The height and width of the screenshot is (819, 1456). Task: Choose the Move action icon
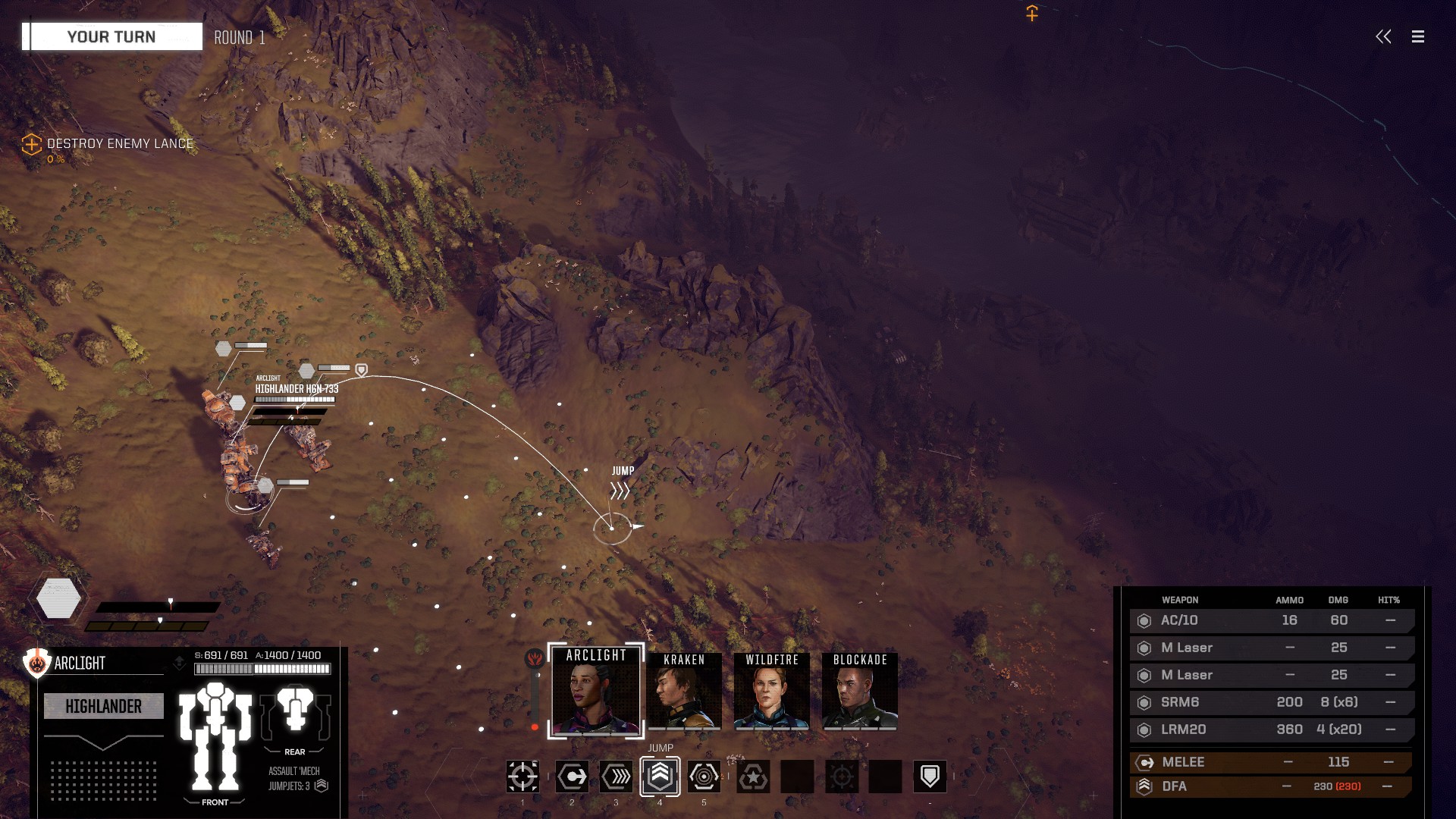tap(572, 777)
